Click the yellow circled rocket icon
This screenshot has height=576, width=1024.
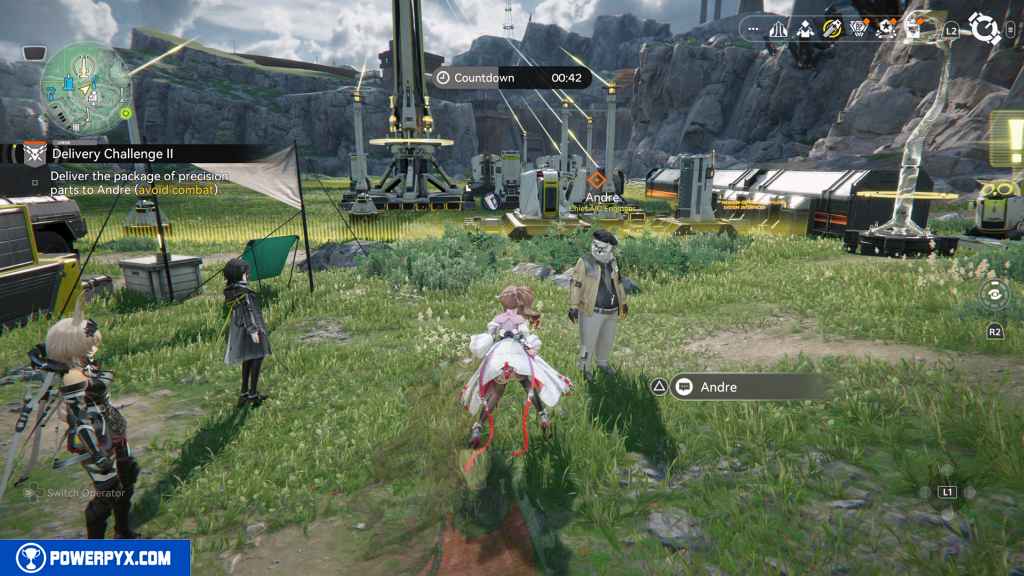[831, 29]
